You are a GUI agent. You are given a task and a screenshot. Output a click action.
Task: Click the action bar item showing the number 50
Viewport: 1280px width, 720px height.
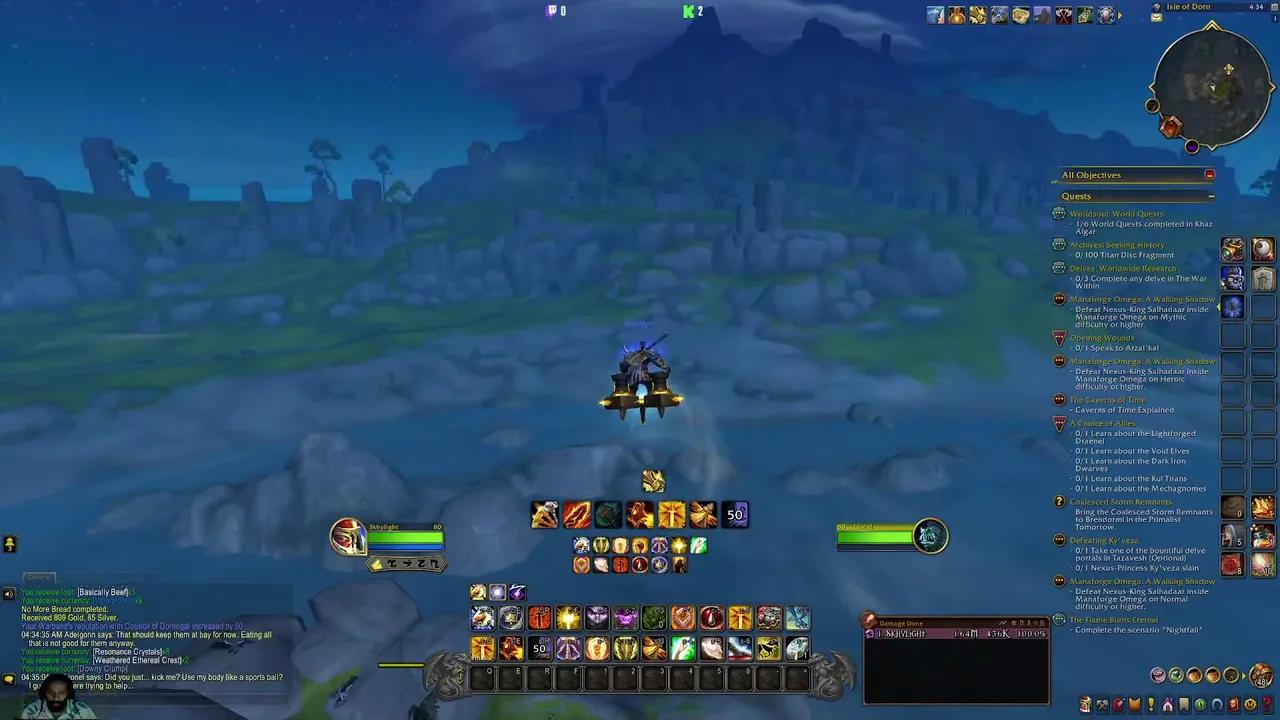pos(735,514)
